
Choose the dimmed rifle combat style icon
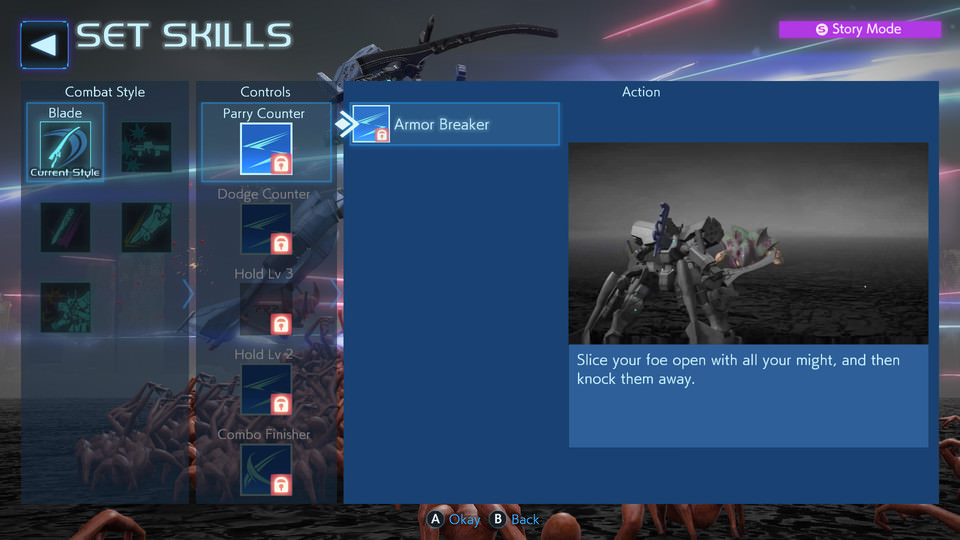click(x=146, y=147)
